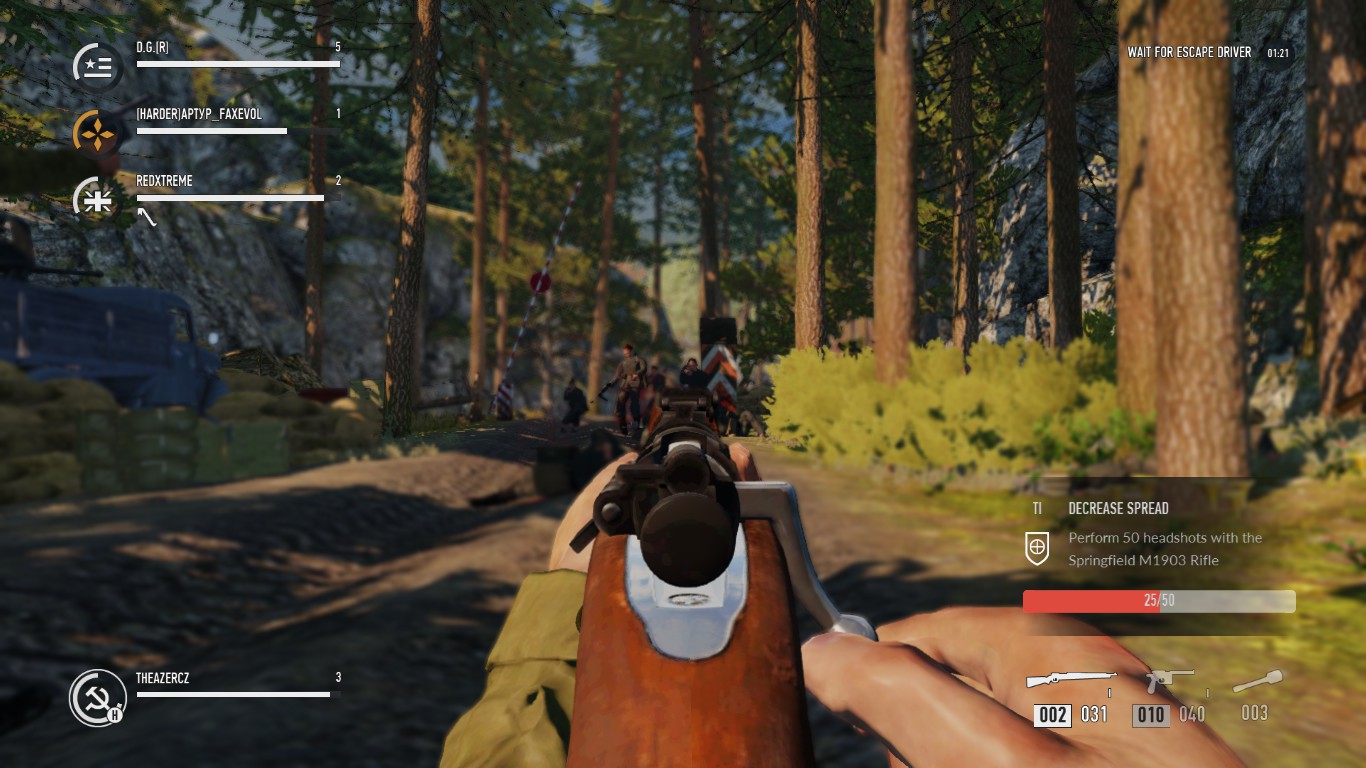Select the secondary pistol weapon icon
1366x768 pixels.
(x=1169, y=680)
